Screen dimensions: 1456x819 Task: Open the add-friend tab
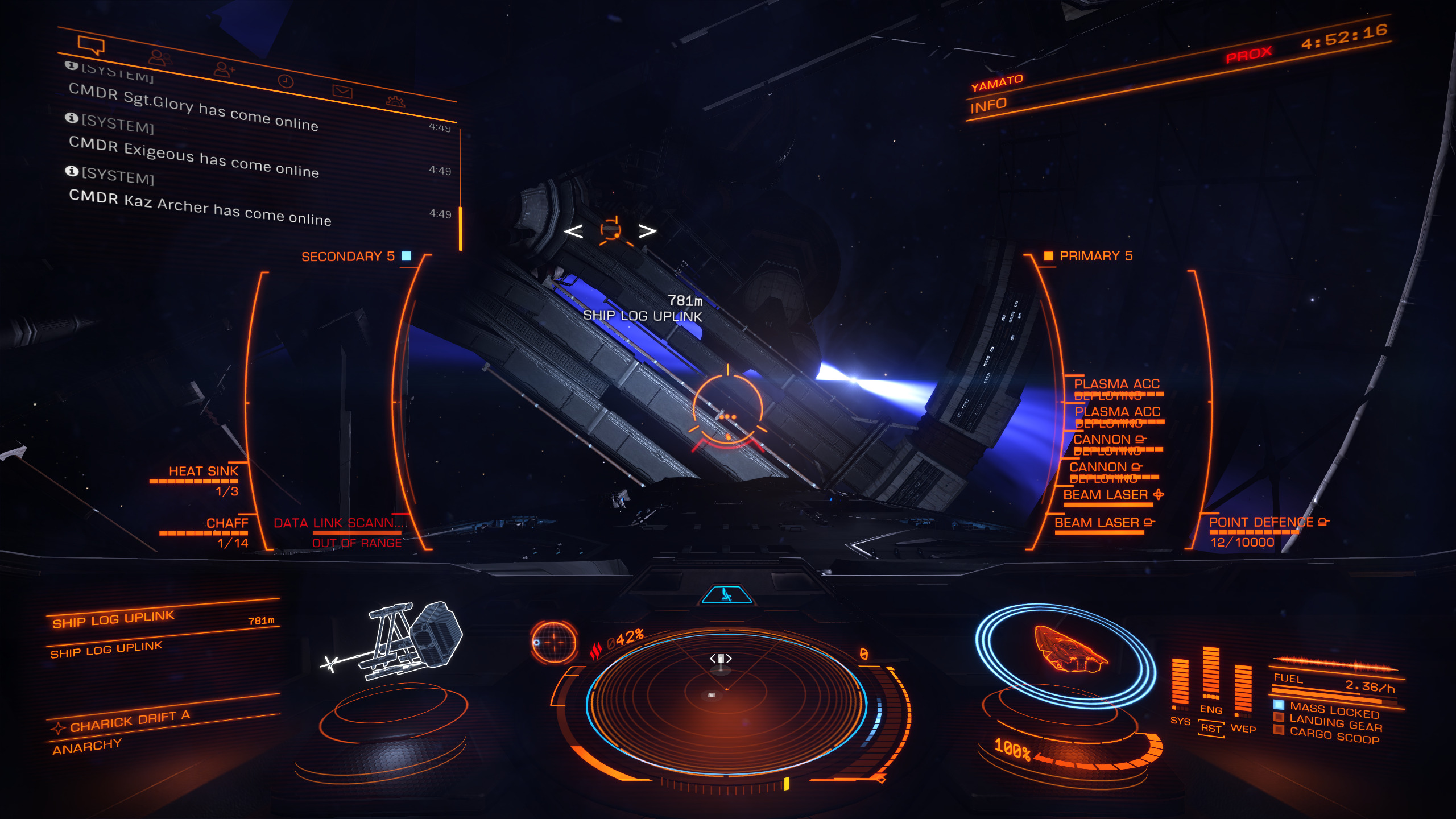point(224,69)
